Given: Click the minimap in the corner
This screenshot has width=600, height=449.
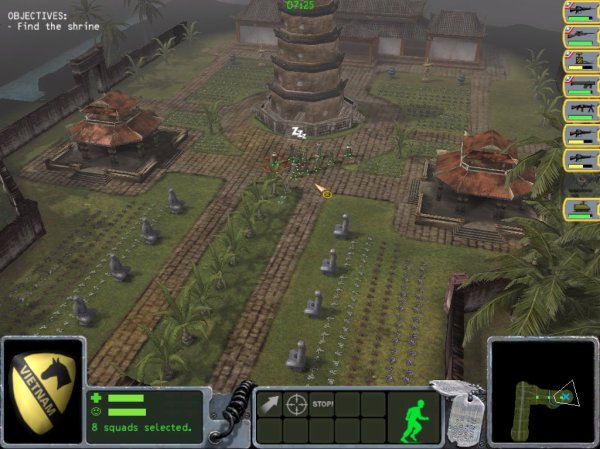Looking at the screenshot, I should (x=543, y=394).
